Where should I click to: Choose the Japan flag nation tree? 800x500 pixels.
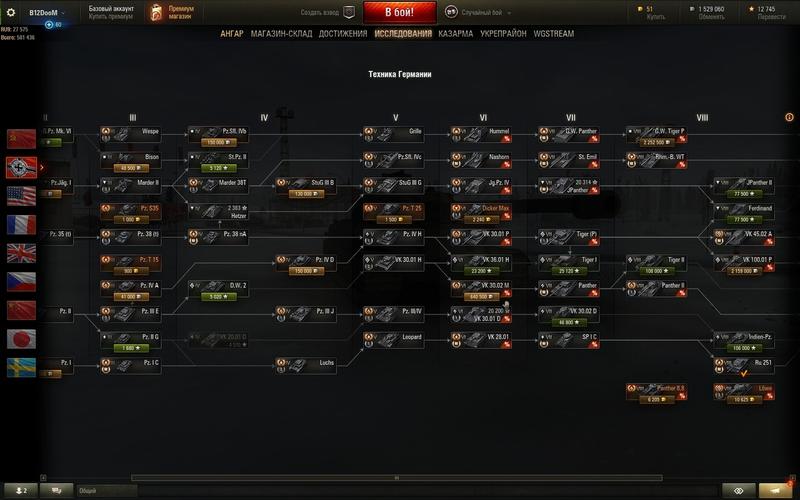[x=20, y=338]
